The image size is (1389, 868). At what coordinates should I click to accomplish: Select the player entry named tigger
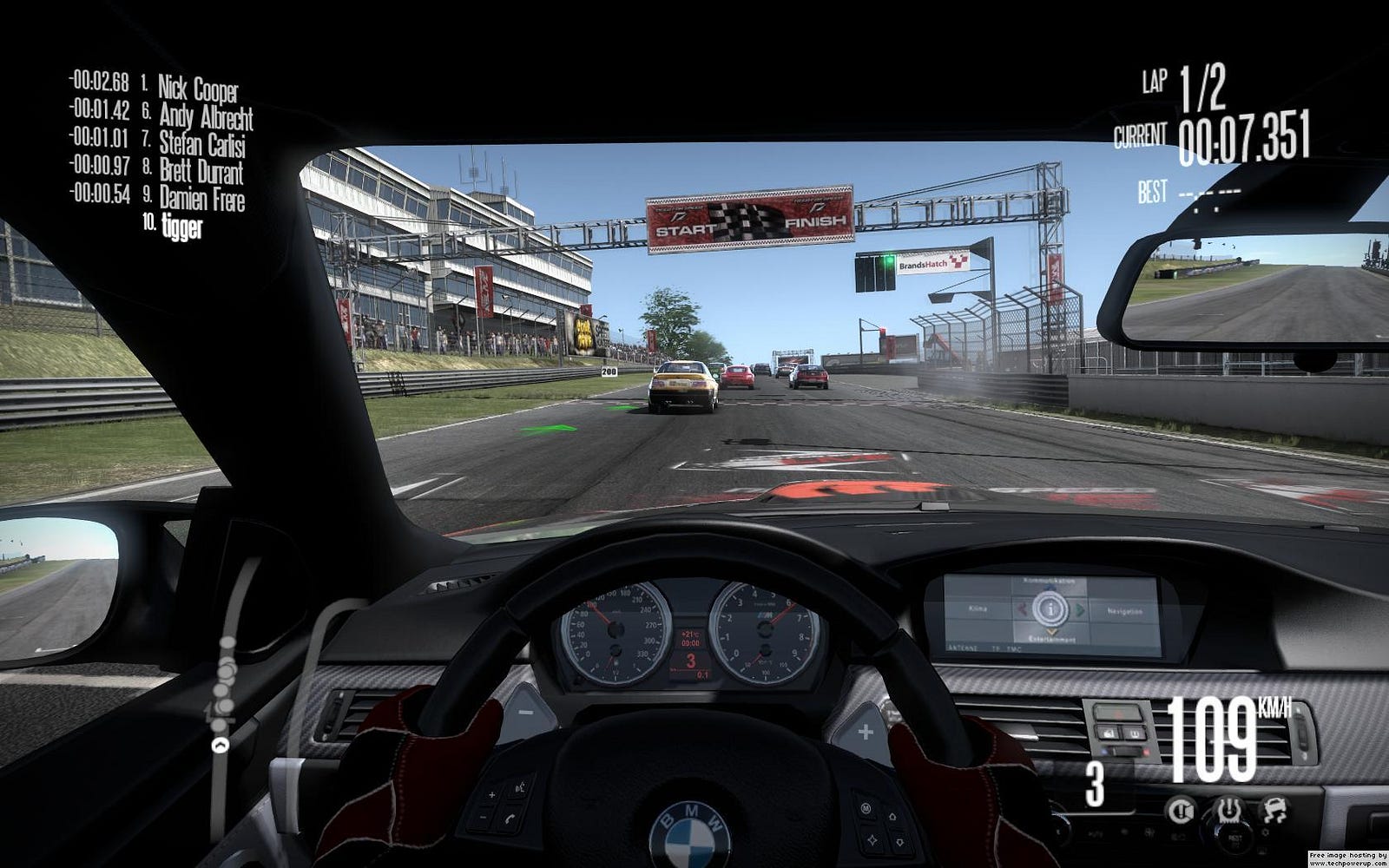181,227
